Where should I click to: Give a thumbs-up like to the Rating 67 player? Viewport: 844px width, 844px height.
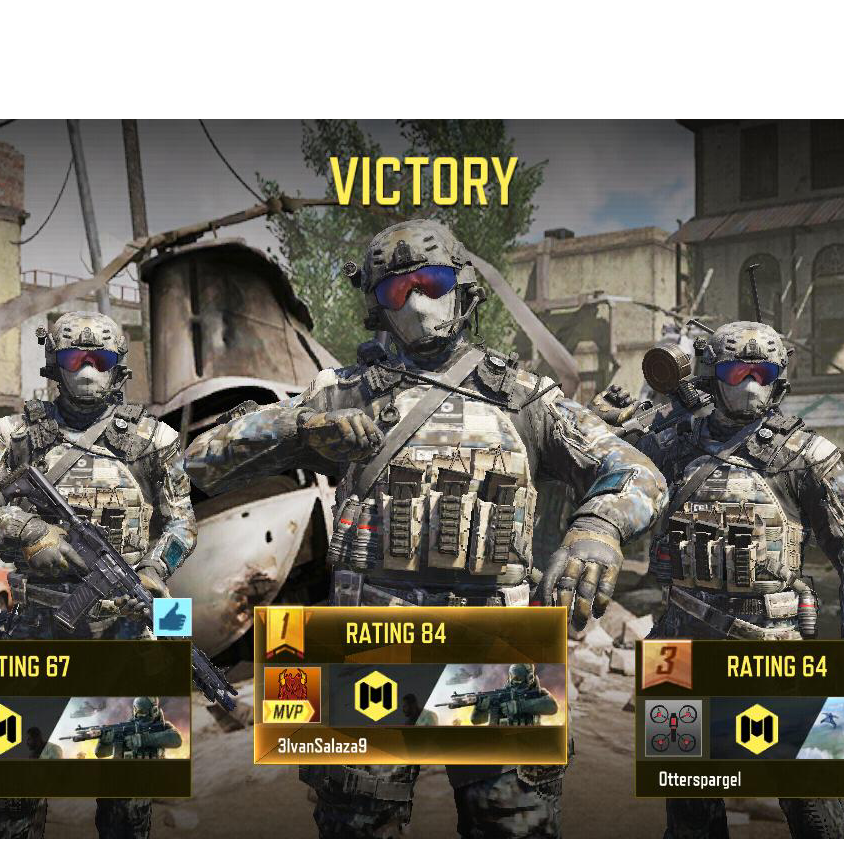click(173, 618)
